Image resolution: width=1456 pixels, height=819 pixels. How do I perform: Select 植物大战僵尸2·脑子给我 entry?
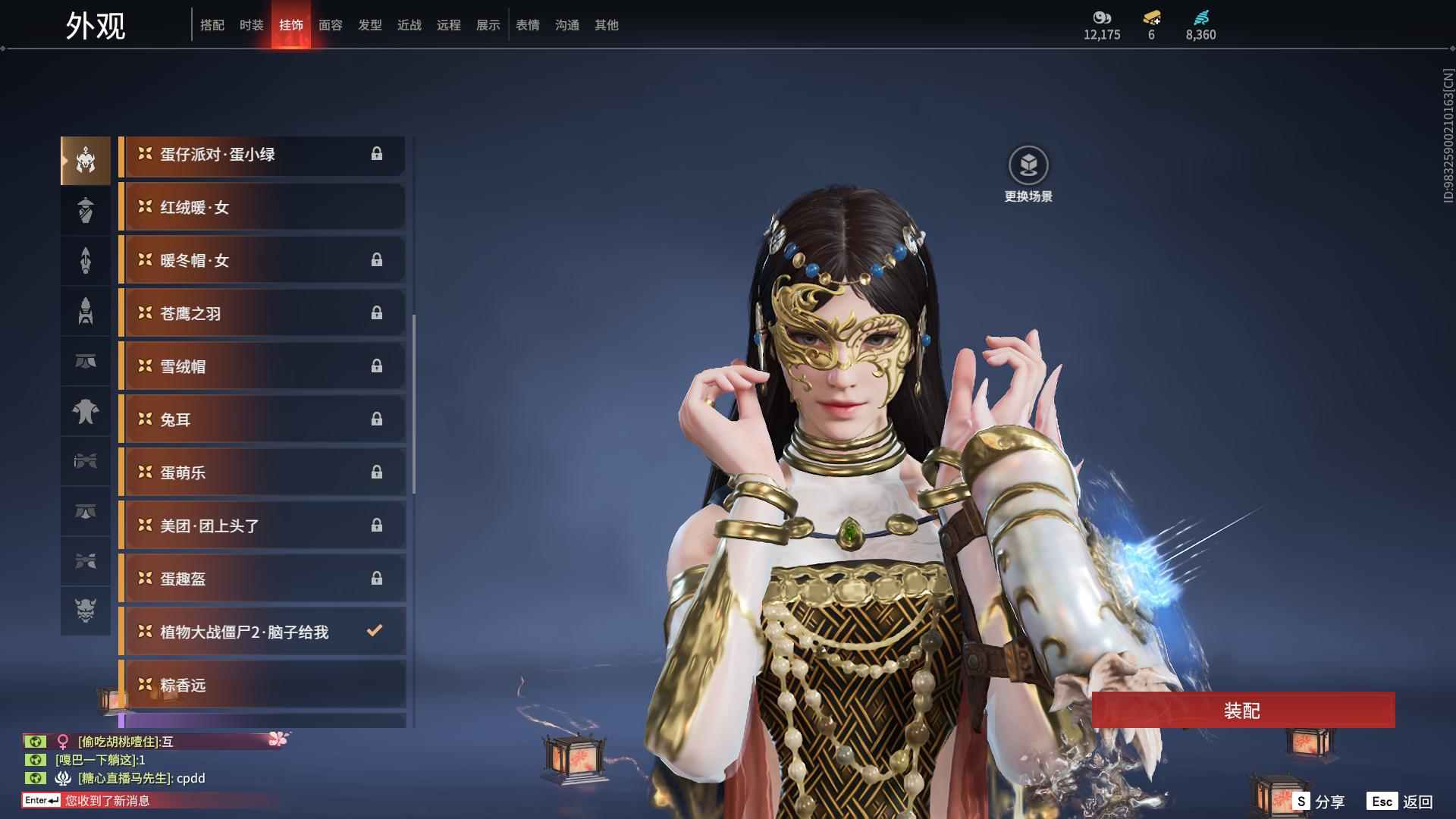[x=262, y=632]
